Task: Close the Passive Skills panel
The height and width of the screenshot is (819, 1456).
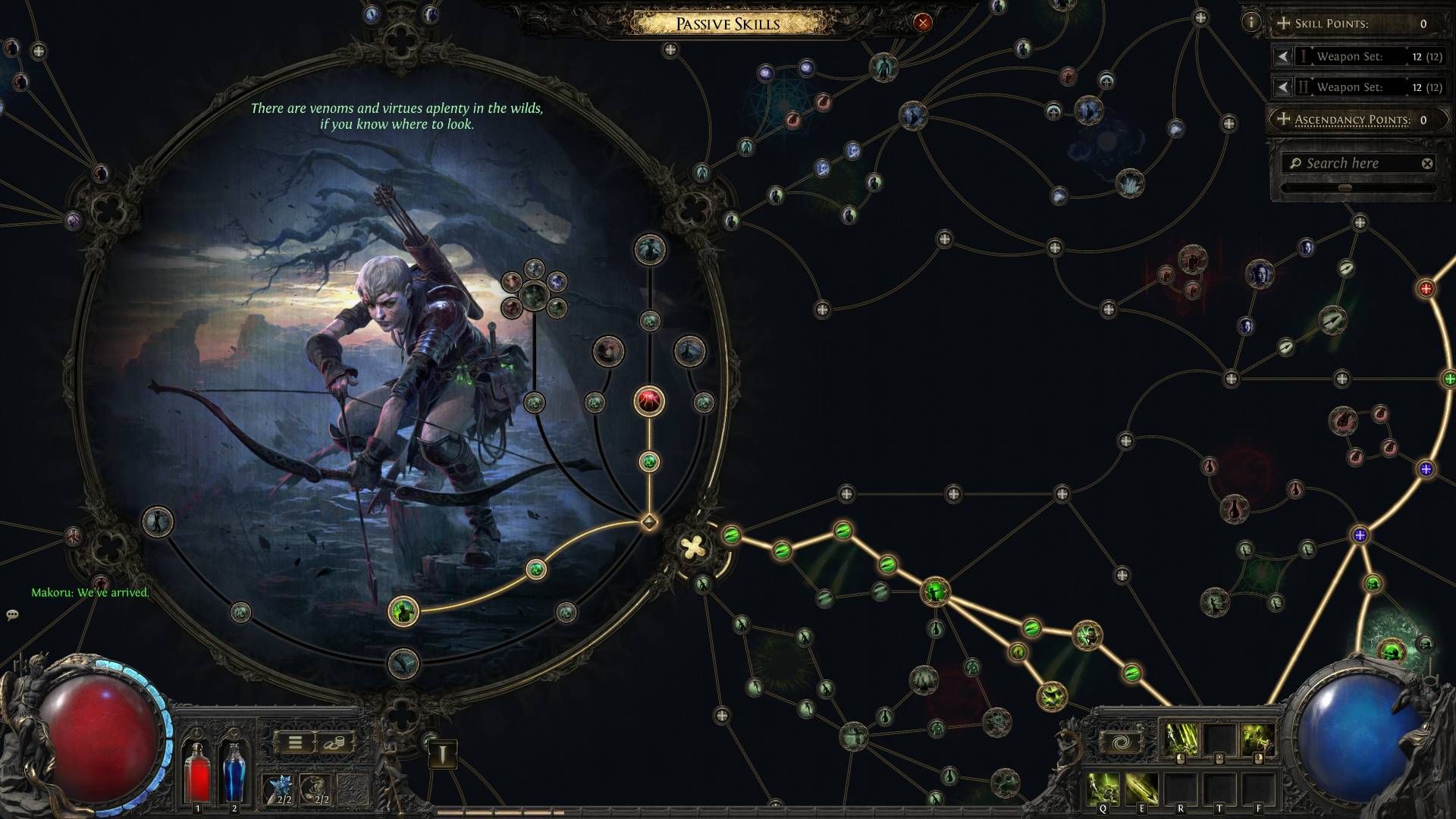Action: (x=922, y=23)
